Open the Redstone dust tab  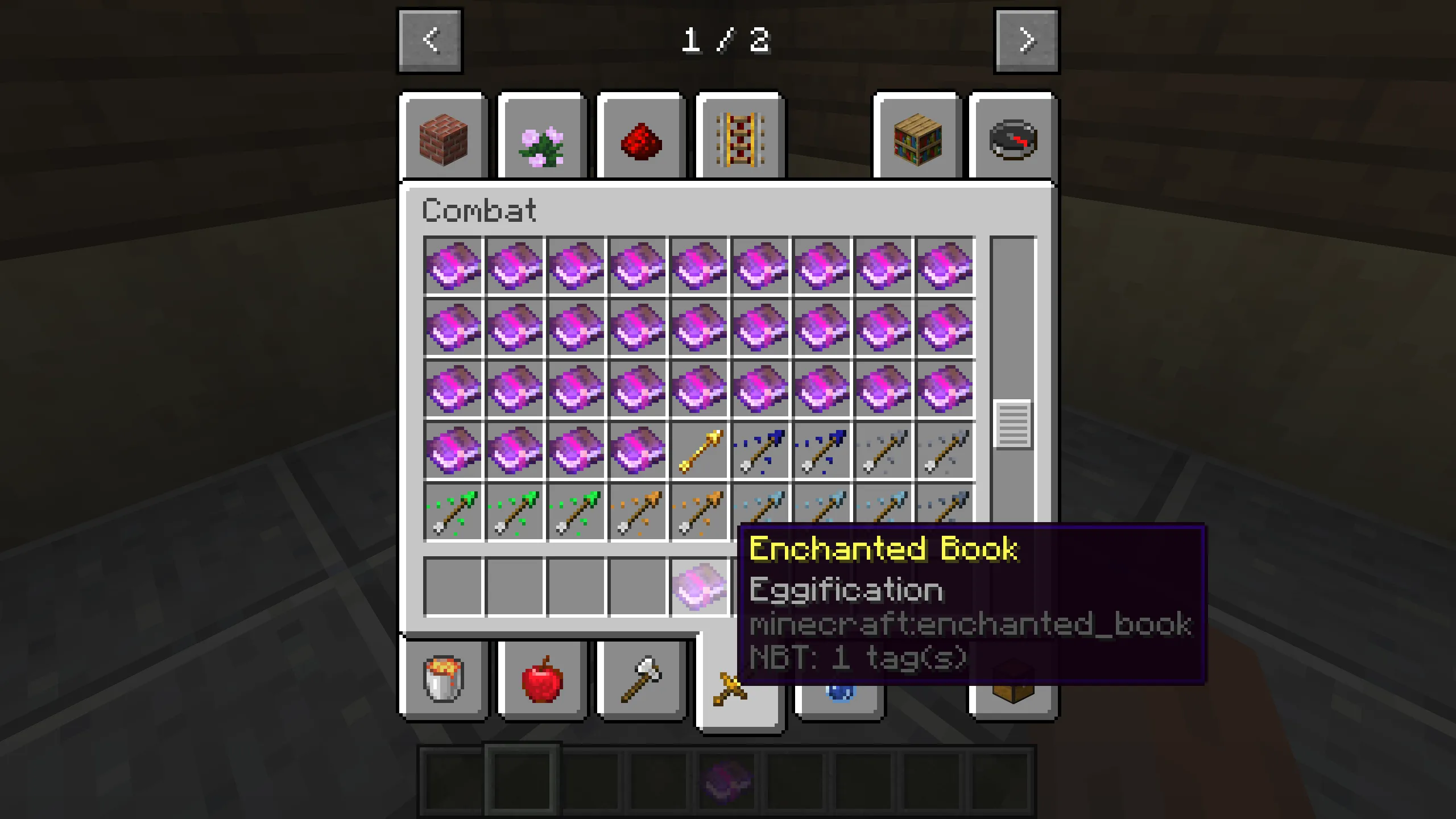click(640, 138)
